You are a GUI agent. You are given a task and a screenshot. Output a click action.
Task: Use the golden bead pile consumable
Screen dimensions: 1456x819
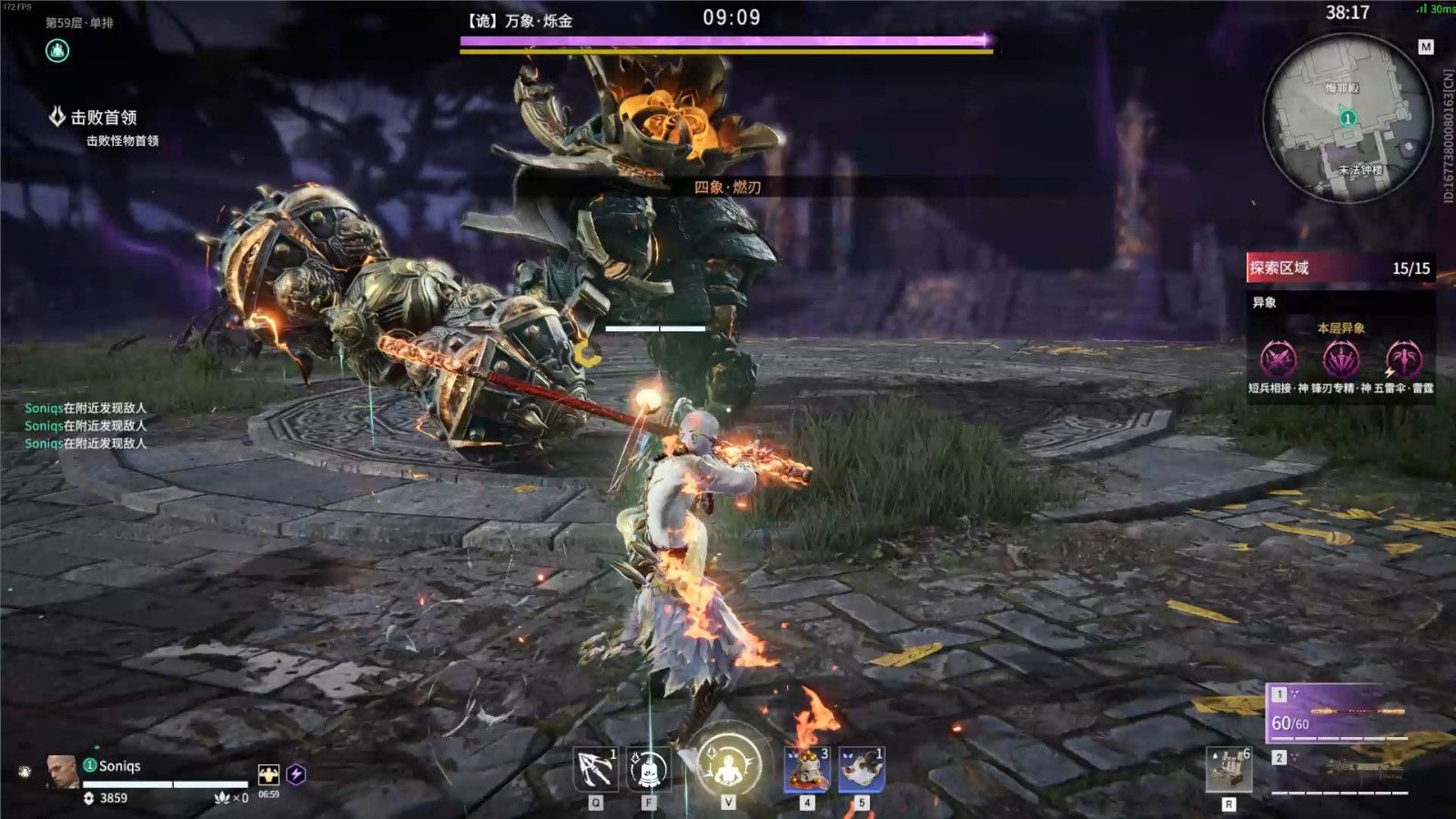click(806, 770)
